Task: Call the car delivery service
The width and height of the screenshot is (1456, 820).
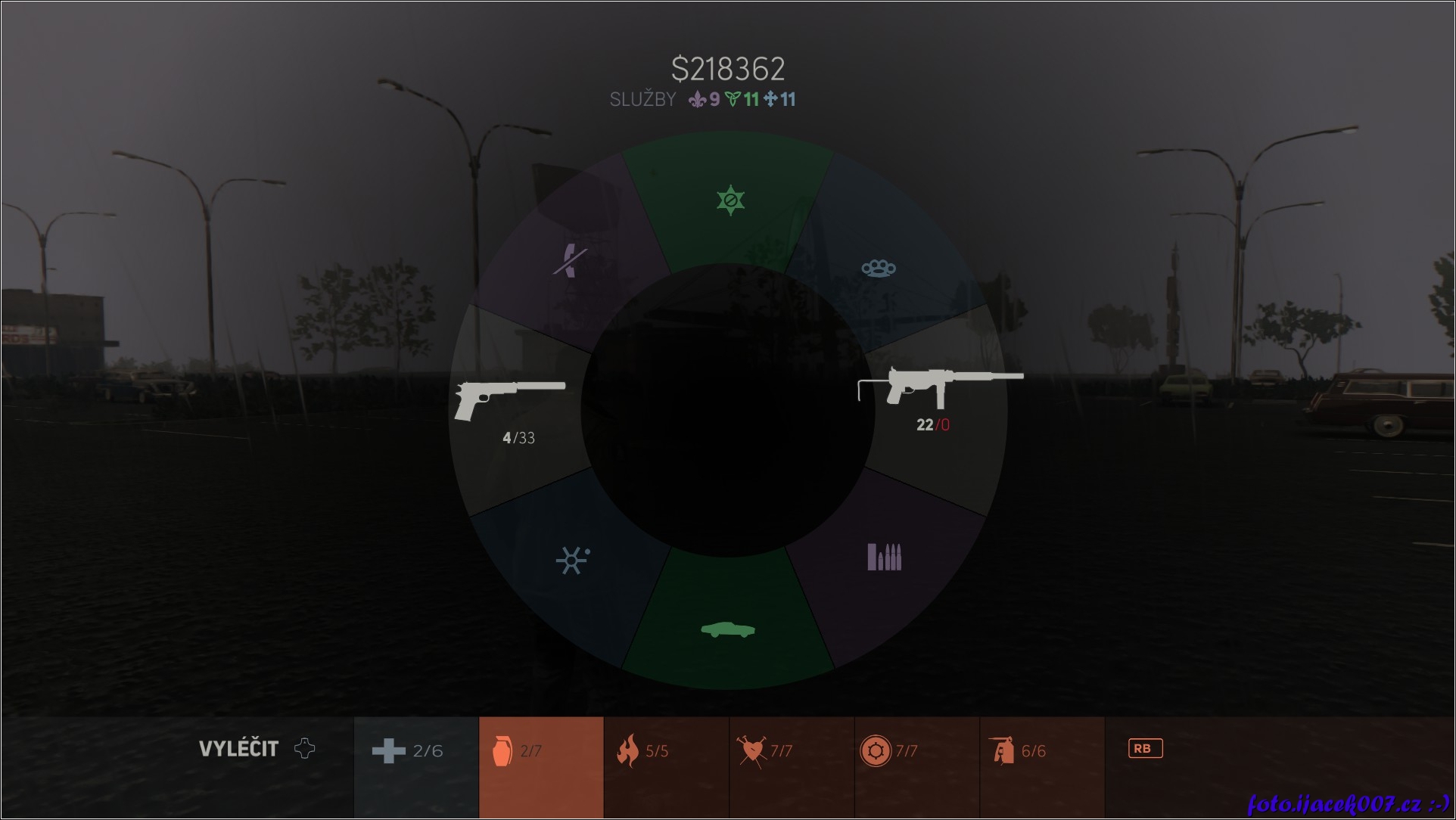Action: pyautogui.click(x=728, y=629)
